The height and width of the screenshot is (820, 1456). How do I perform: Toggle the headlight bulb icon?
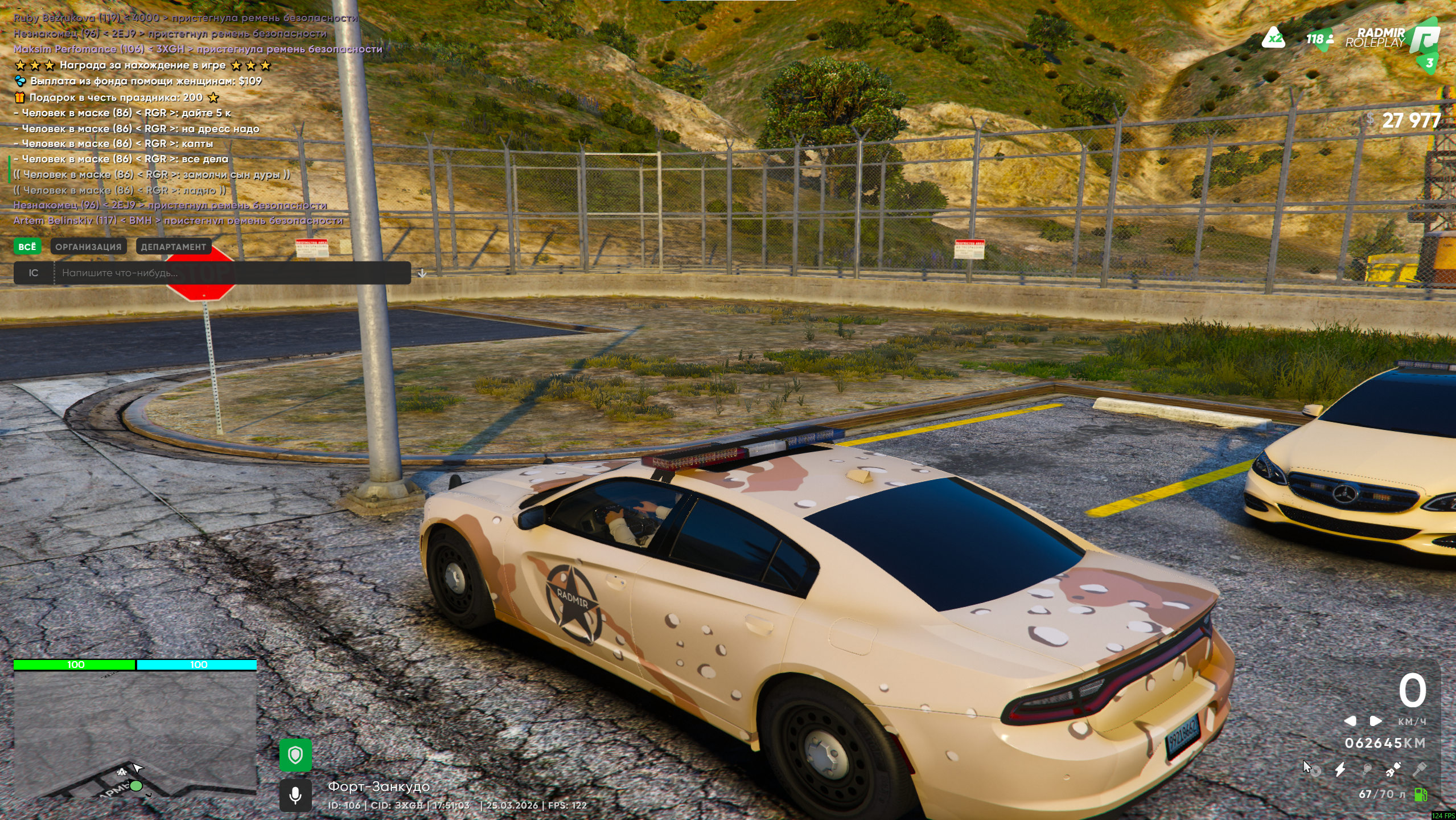pyautogui.click(x=1367, y=769)
